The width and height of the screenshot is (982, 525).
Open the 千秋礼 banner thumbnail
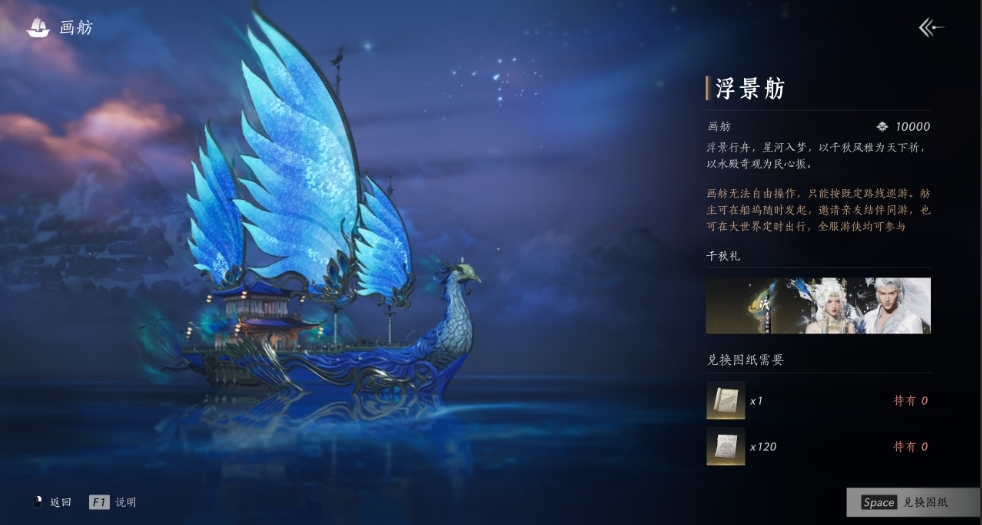click(x=818, y=305)
